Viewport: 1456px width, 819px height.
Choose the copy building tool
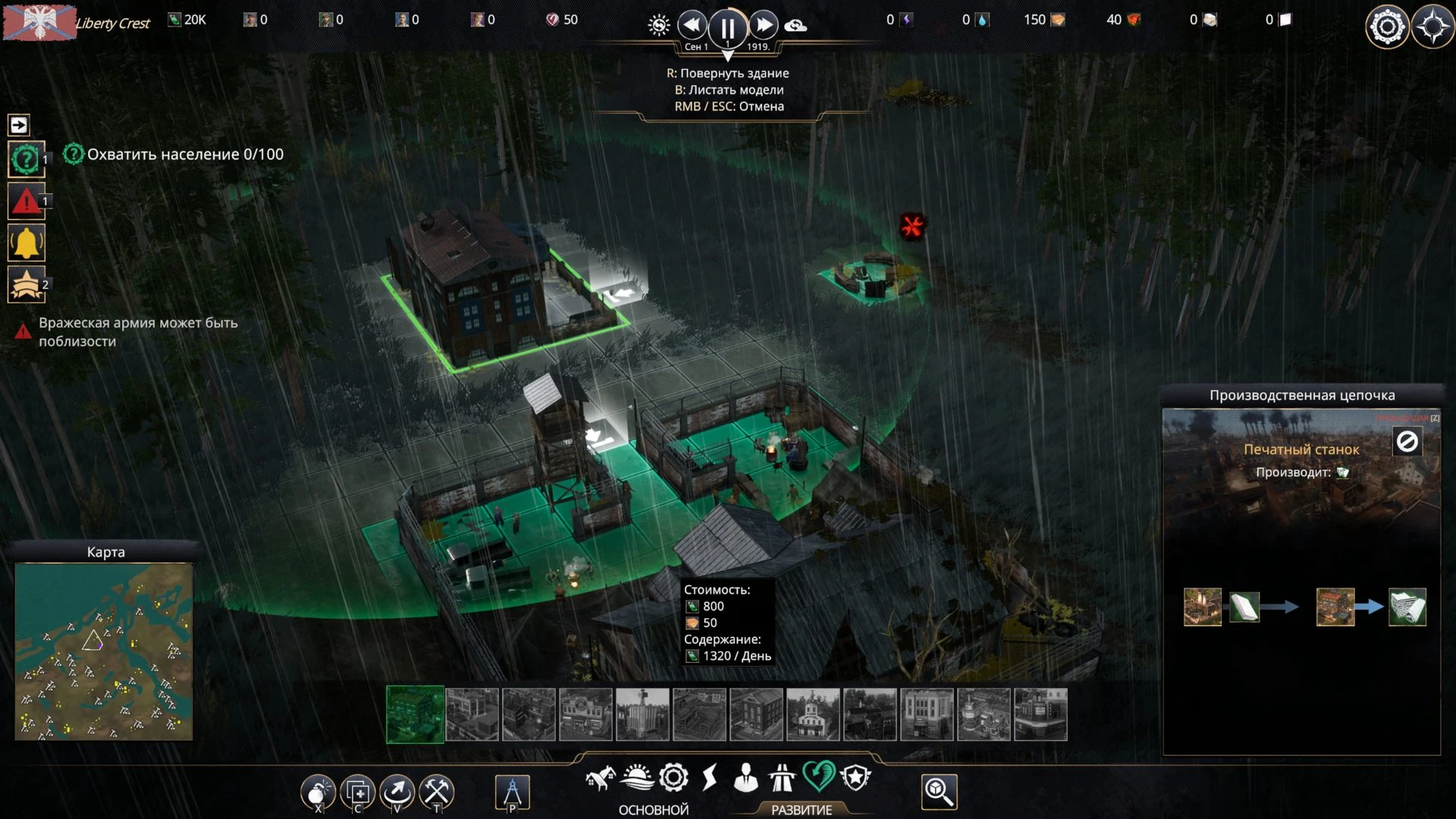(358, 793)
